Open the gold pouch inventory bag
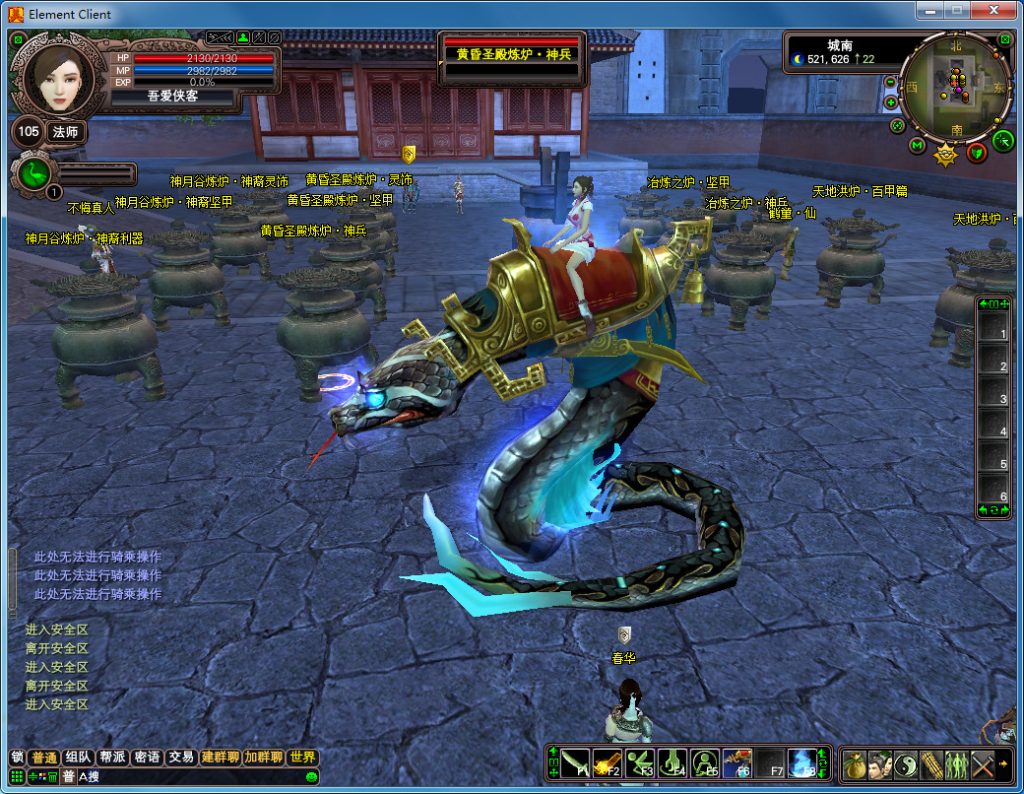1024x794 pixels. pos(854,764)
